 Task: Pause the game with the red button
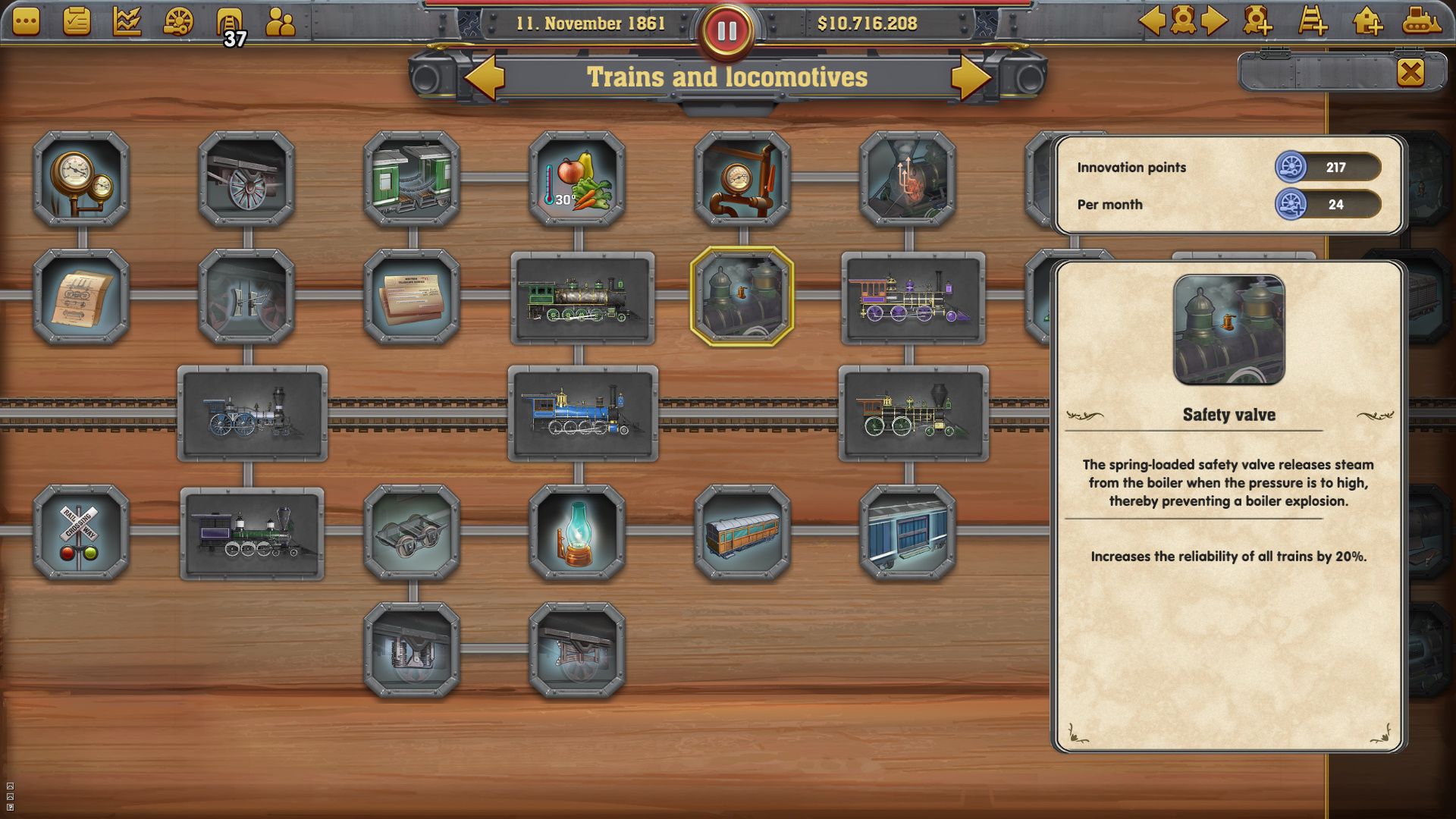726,31
